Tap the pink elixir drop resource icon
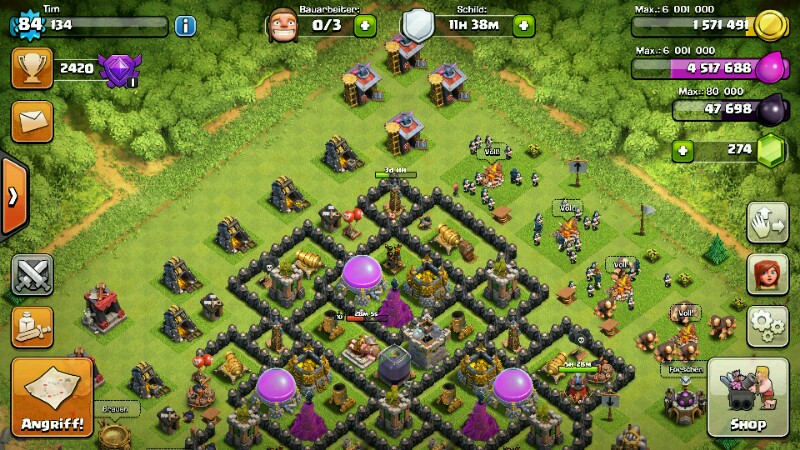Image resolution: width=800 pixels, height=450 pixels. click(x=770, y=68)
